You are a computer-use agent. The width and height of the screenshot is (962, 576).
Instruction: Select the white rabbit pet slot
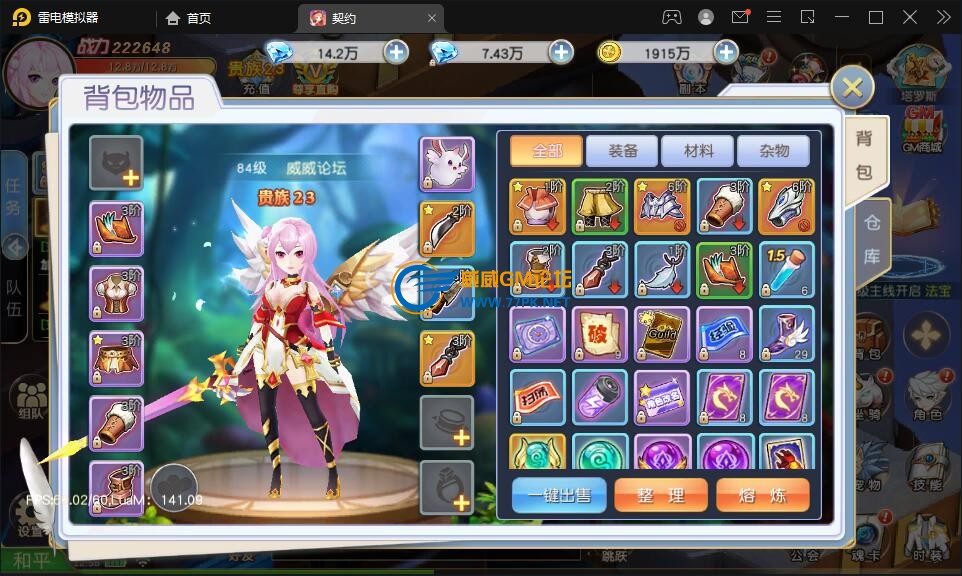[x=446, y=164]
